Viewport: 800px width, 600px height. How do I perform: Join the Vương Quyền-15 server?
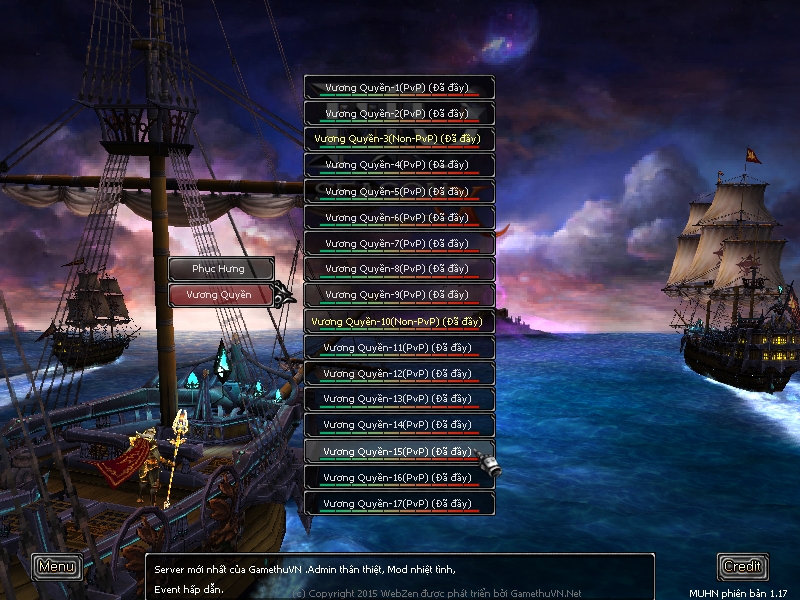click(399, 452)
